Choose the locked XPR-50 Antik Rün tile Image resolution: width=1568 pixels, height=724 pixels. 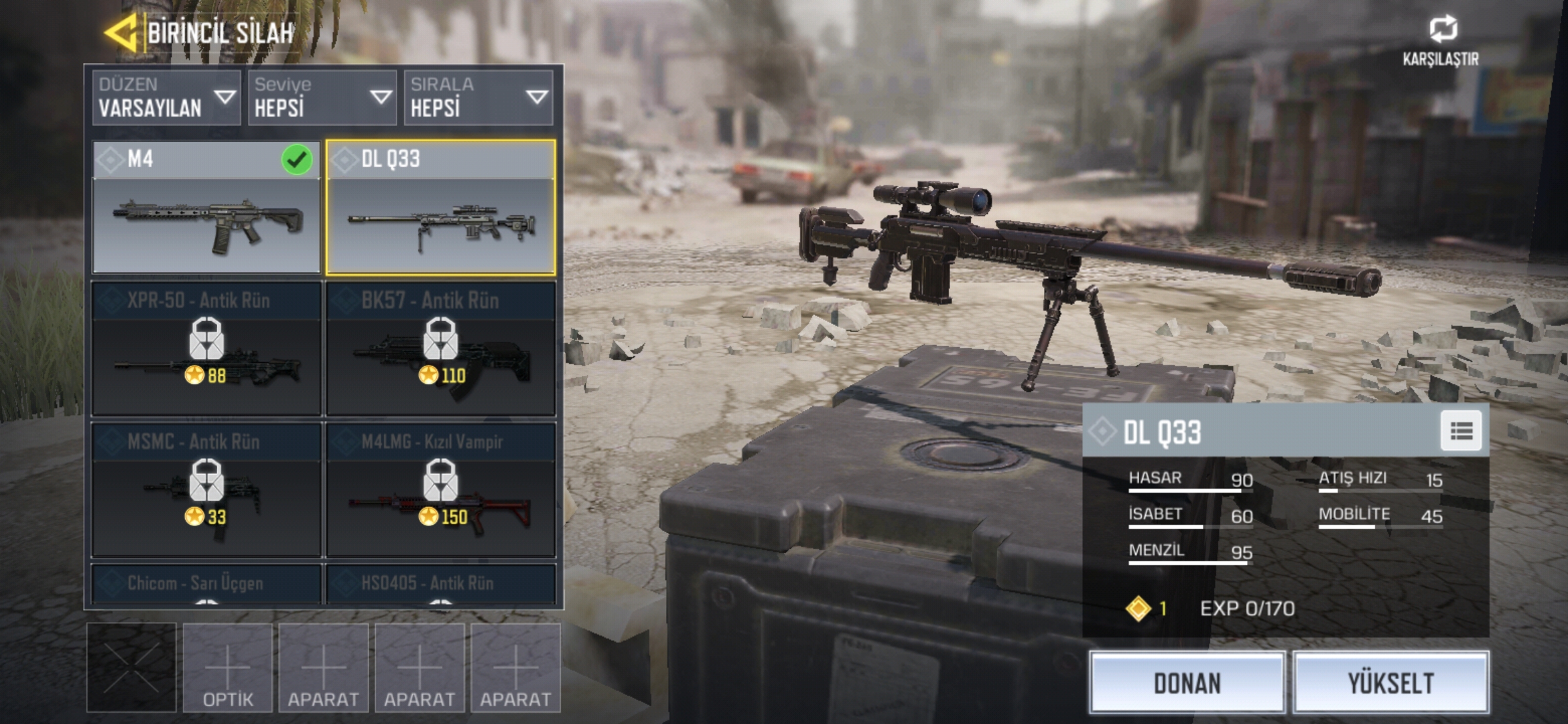coord(206,349)
